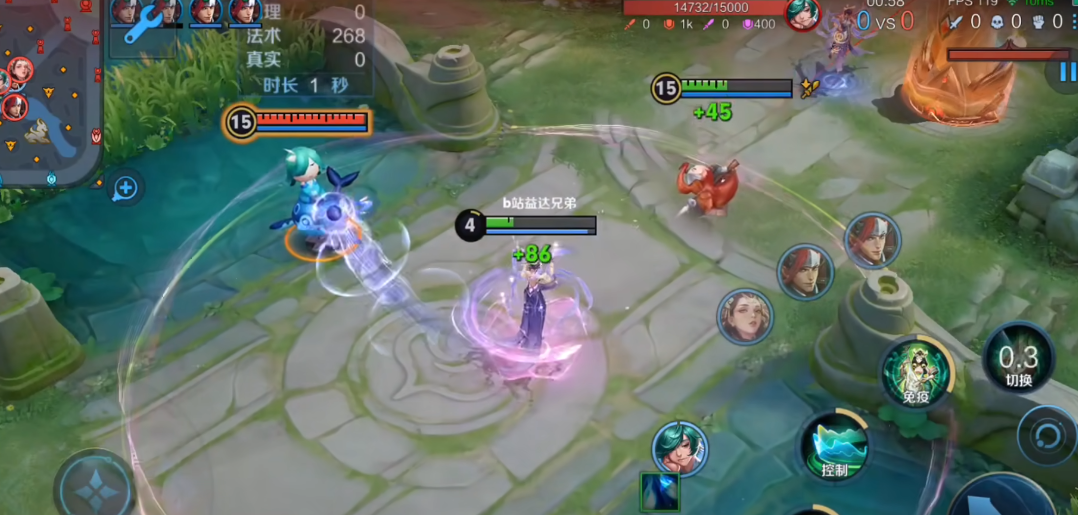
Task: Tap the circular arrow button below 切换
Action: [1048, 436]
